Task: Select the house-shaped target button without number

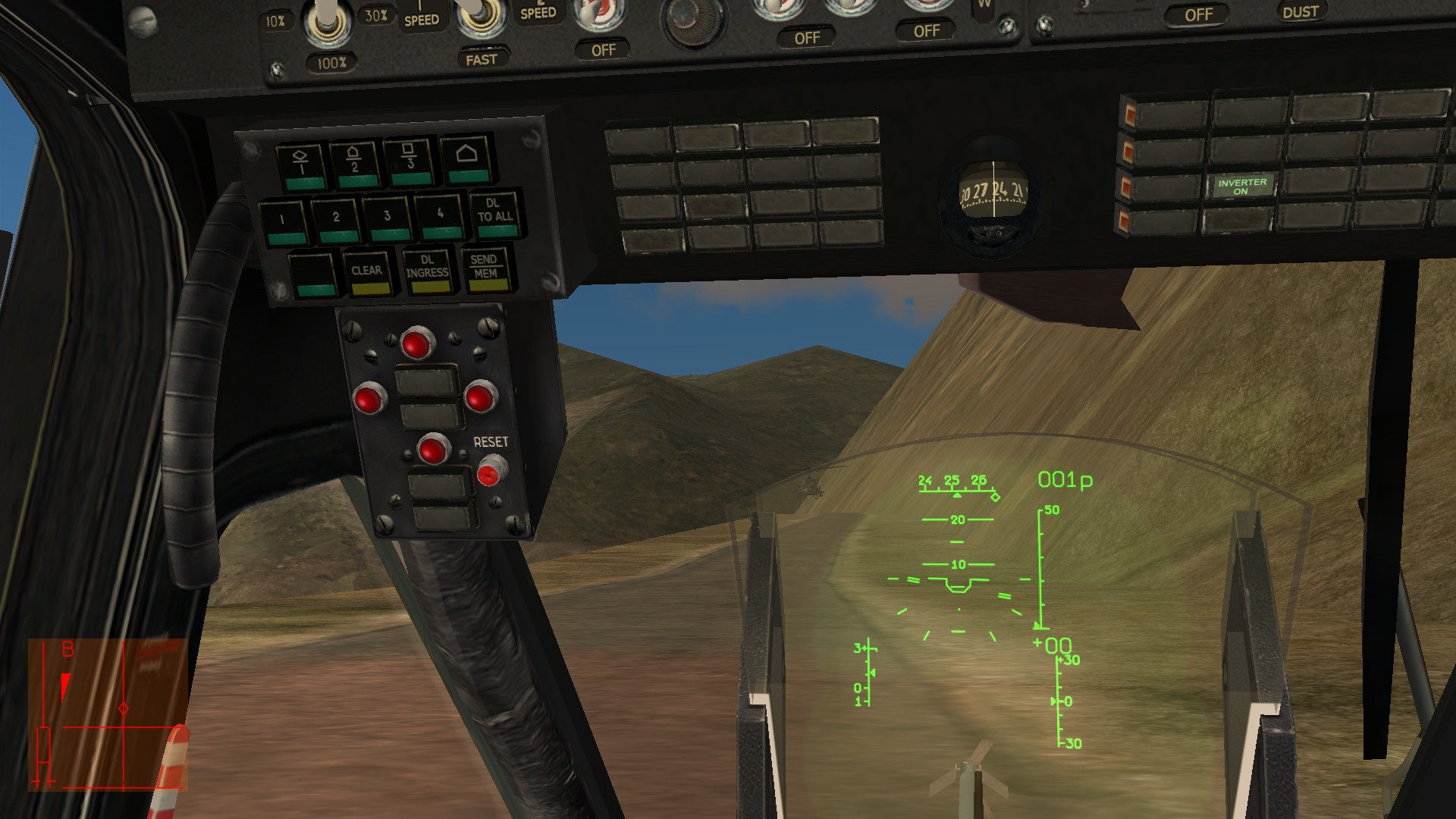Action: [x=466, y=159]
